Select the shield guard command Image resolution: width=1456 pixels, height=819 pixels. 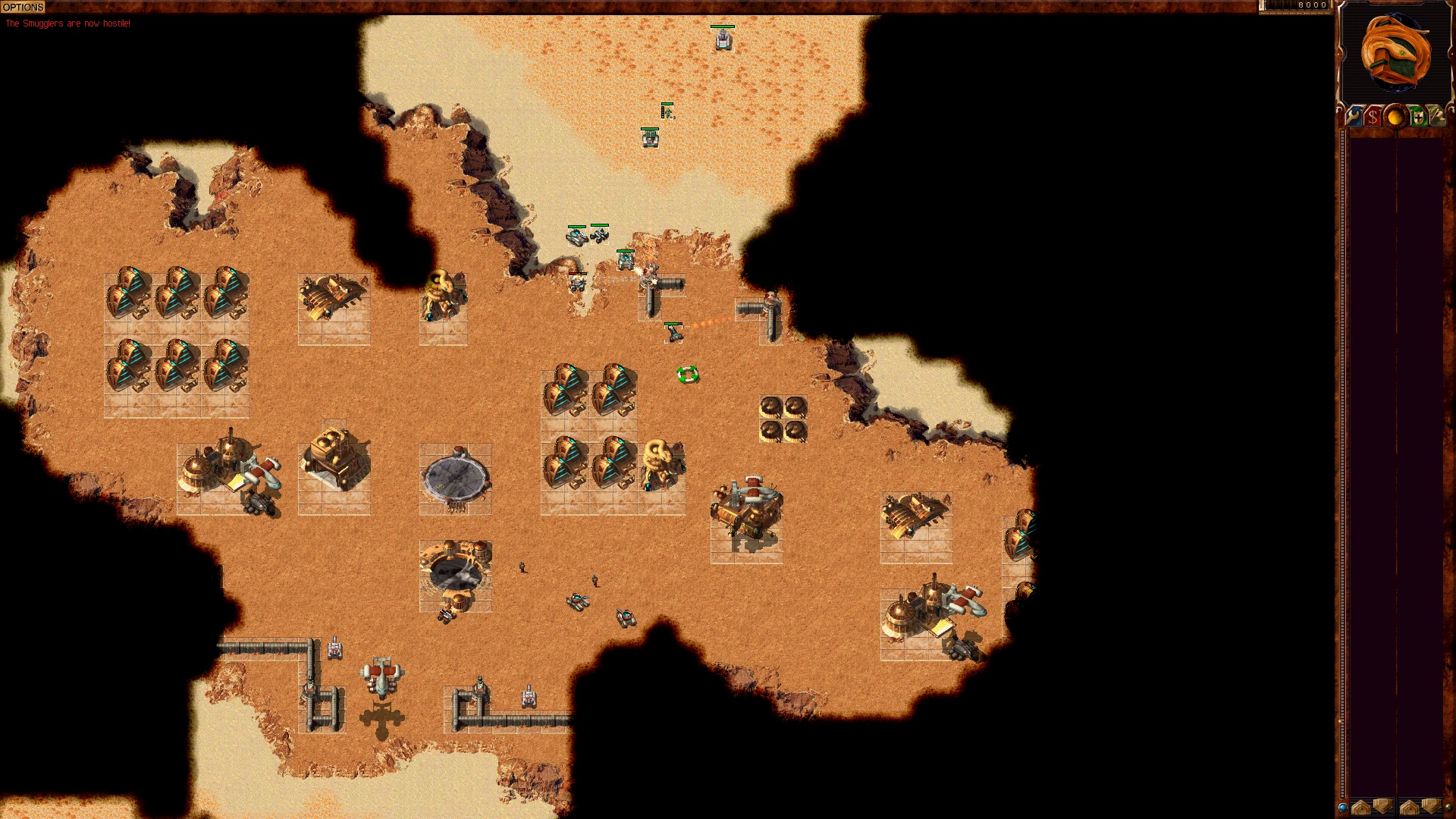(1417, 117)
